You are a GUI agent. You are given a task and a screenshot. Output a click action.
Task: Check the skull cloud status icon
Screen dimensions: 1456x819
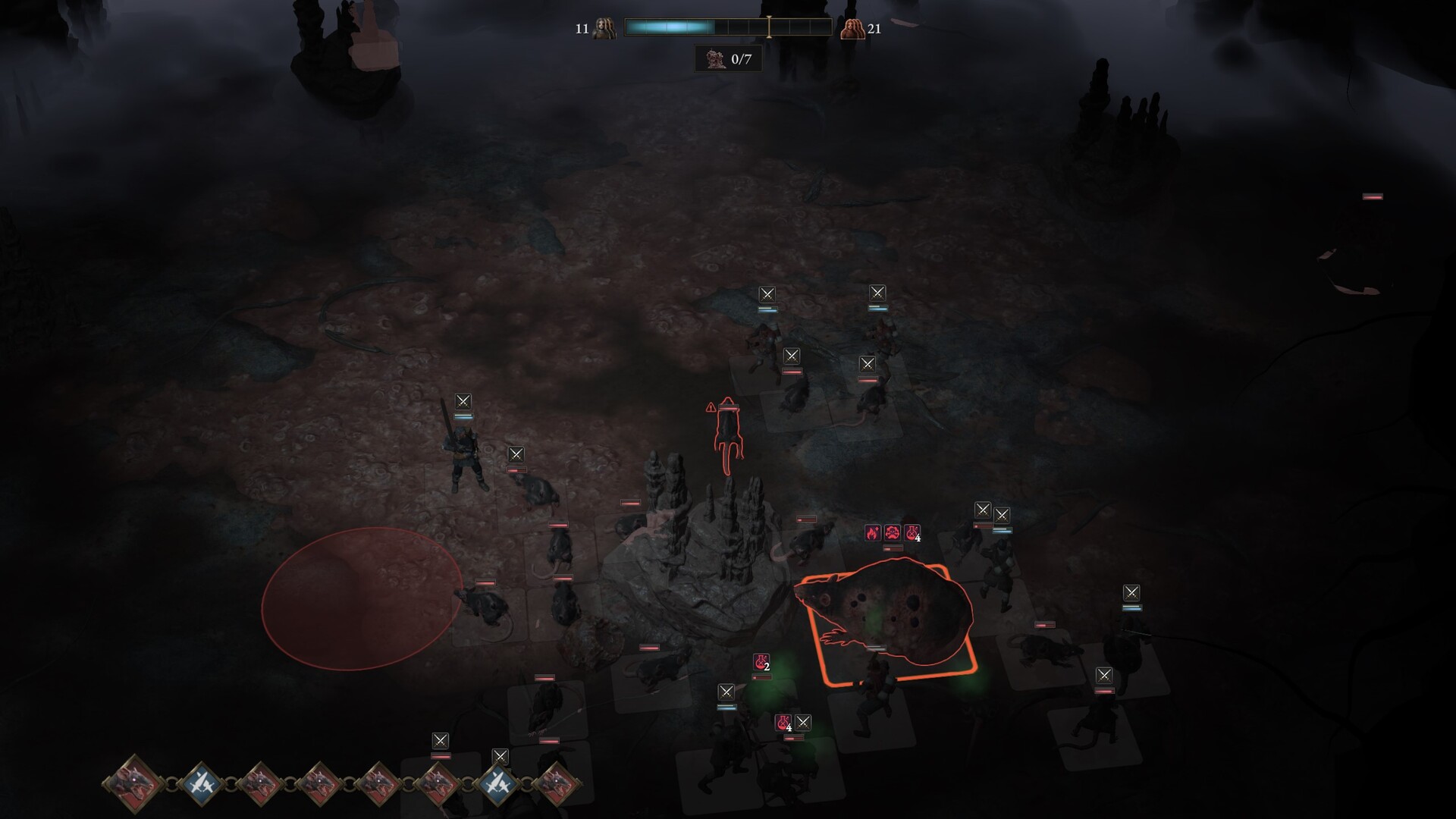click(x=893, y=533)
